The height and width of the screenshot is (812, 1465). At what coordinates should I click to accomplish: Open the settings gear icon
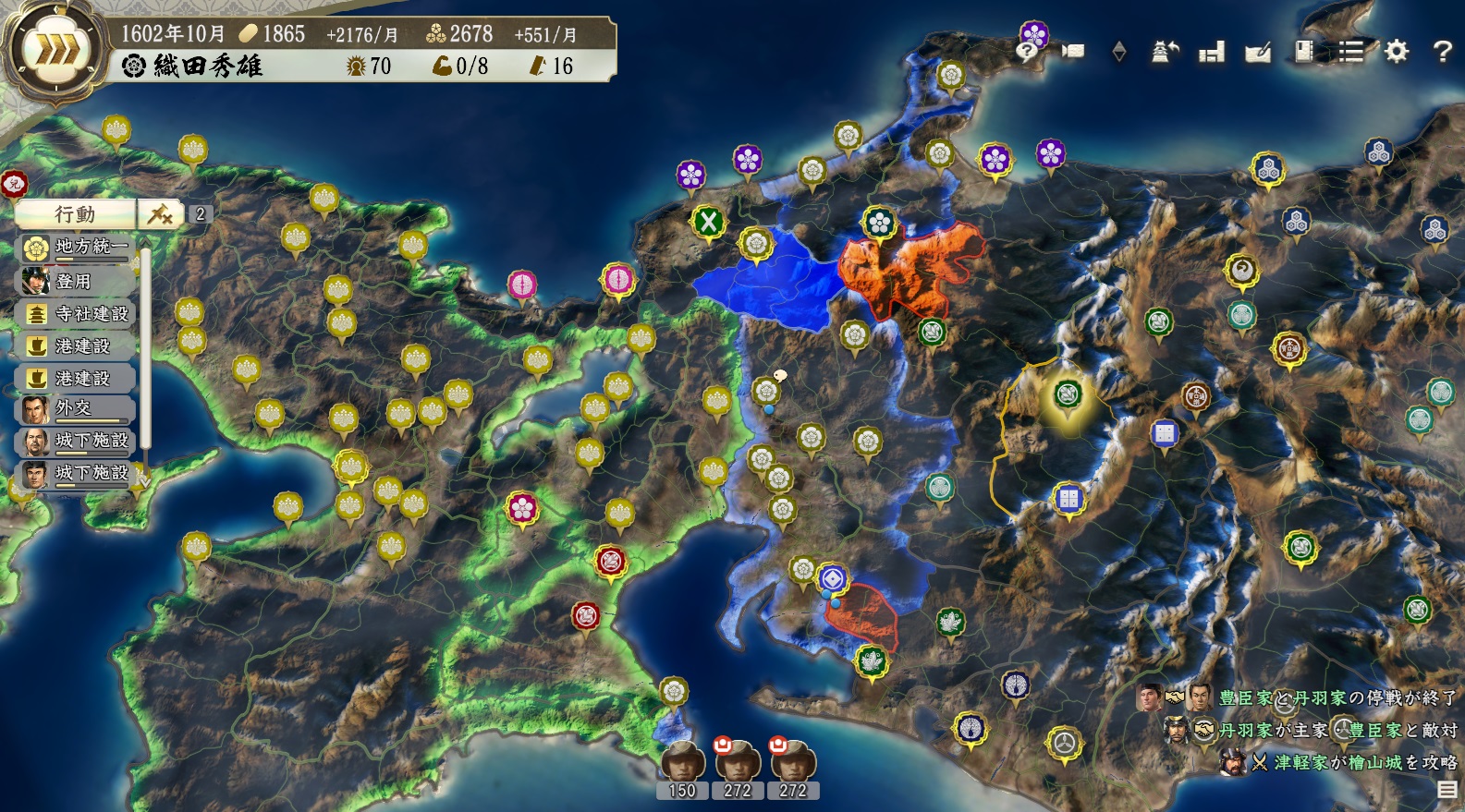(x=1396, y=52)
